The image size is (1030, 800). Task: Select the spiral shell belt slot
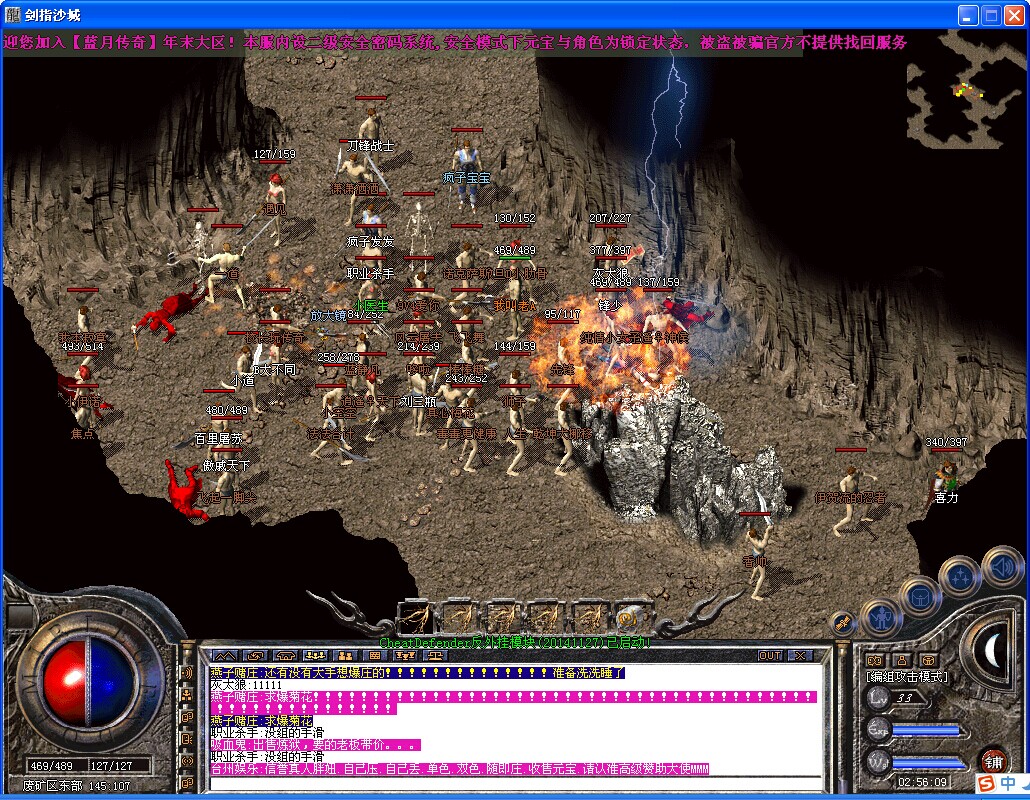[630, 619]
